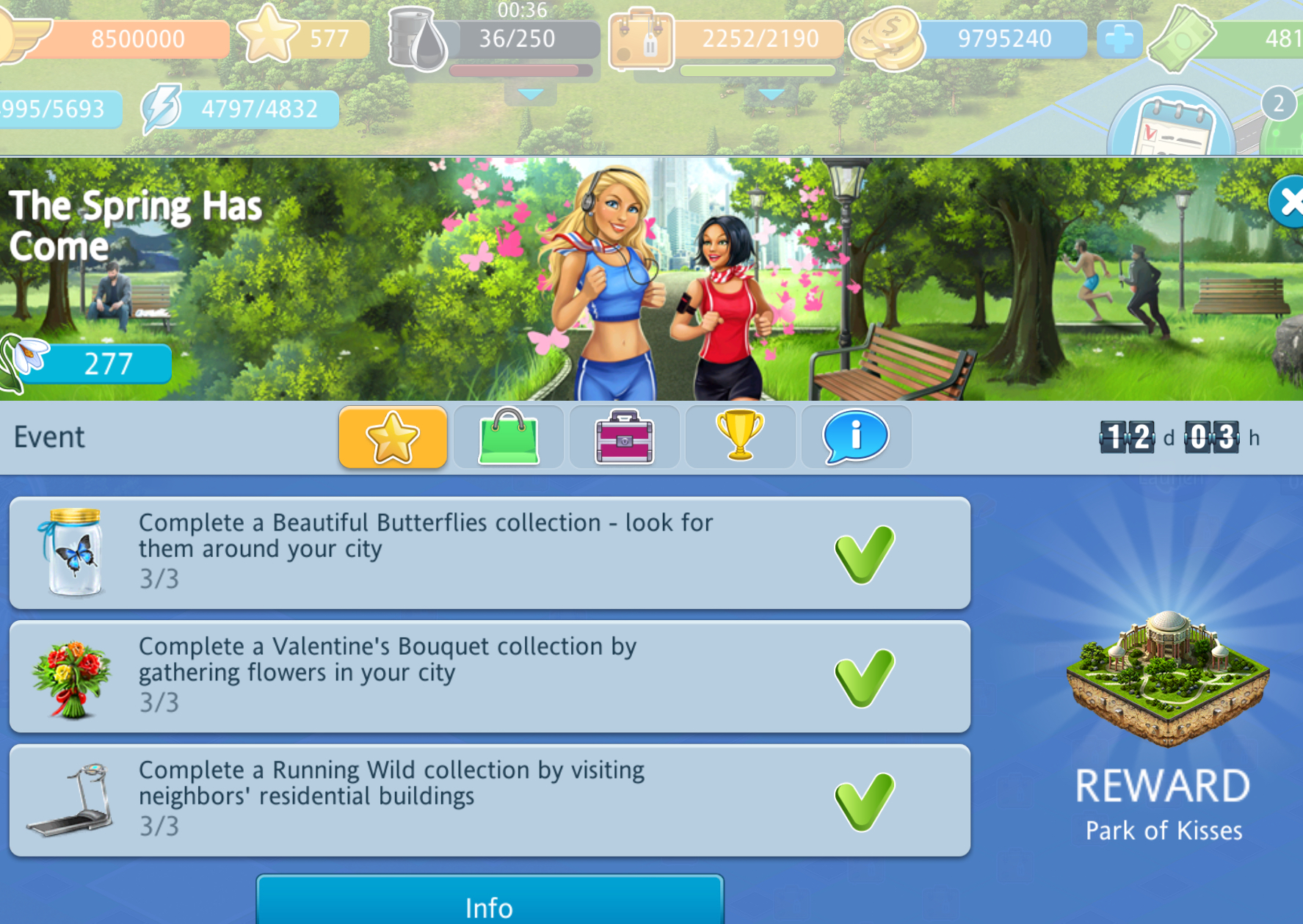The image size is (1303, 924).
Task: Add more coins with the plus button
Action: (x=1119, y=39)
